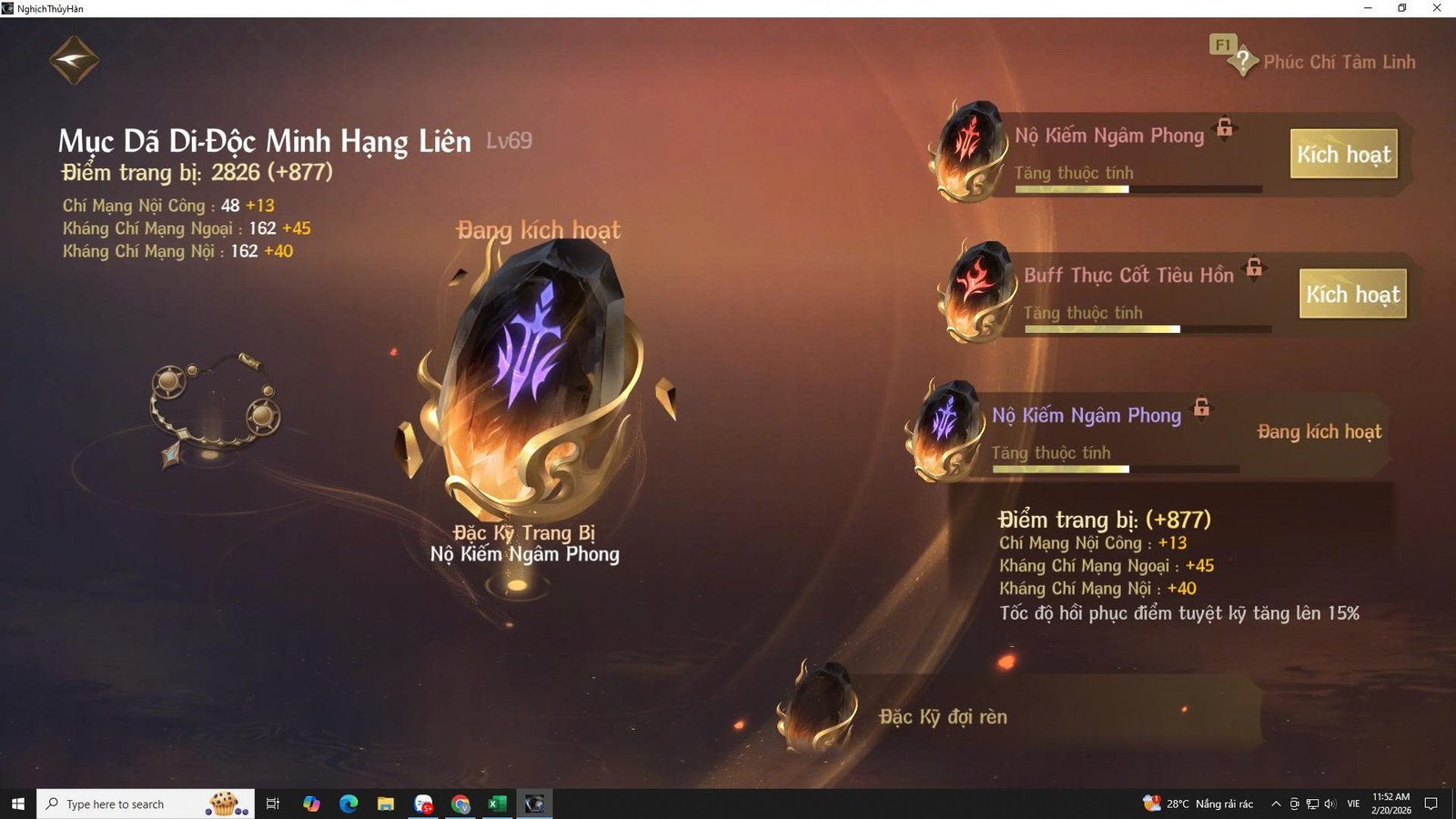The width and height of the screenshot is (1456, 819).
Task: Click the NghichThuyHan icon in the title bar
Action: tap(8, 8)
